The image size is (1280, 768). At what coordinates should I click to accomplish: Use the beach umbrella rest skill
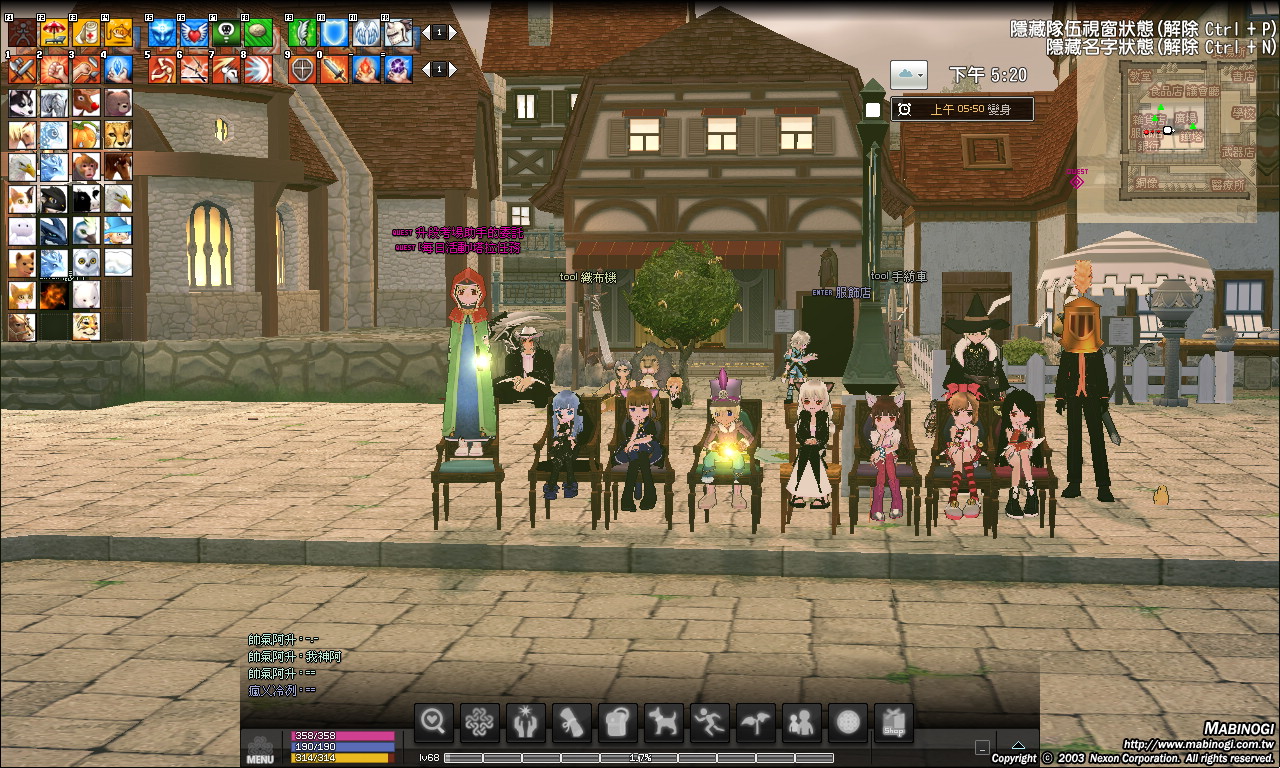[x=55, y=33]
